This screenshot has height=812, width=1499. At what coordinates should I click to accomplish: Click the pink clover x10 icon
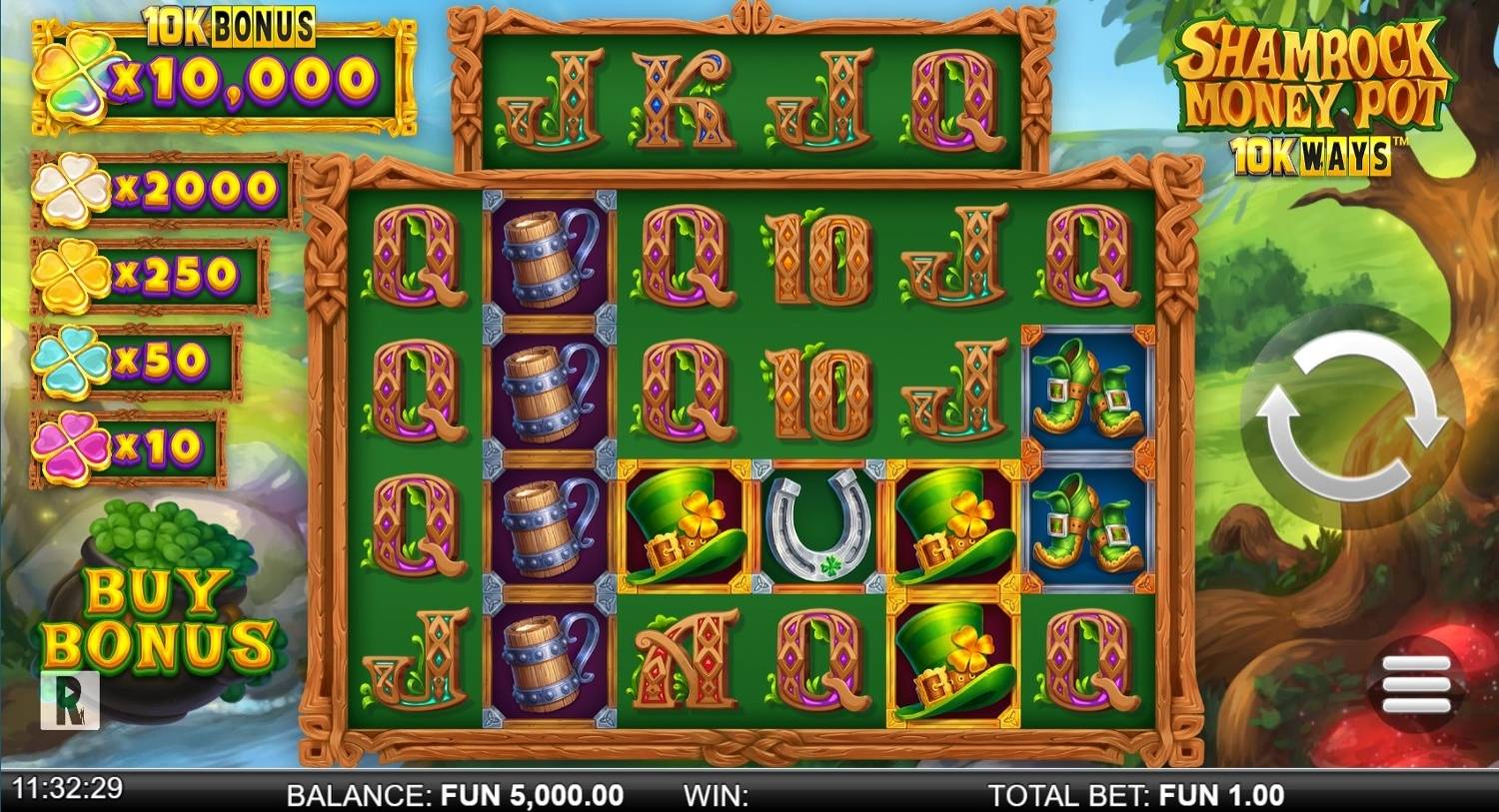[72, 445]
